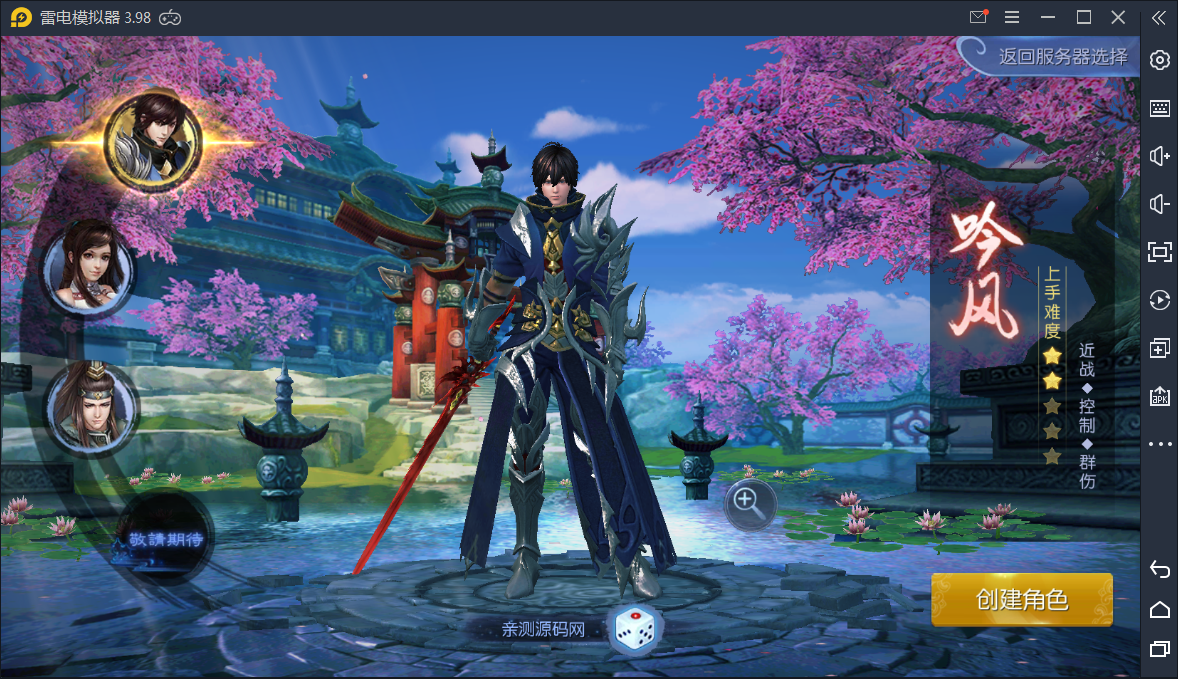Raise volume with the emulator speaker-plus icon
Viewport: 1178px width, 679px height.
(x=1160, y=156)
